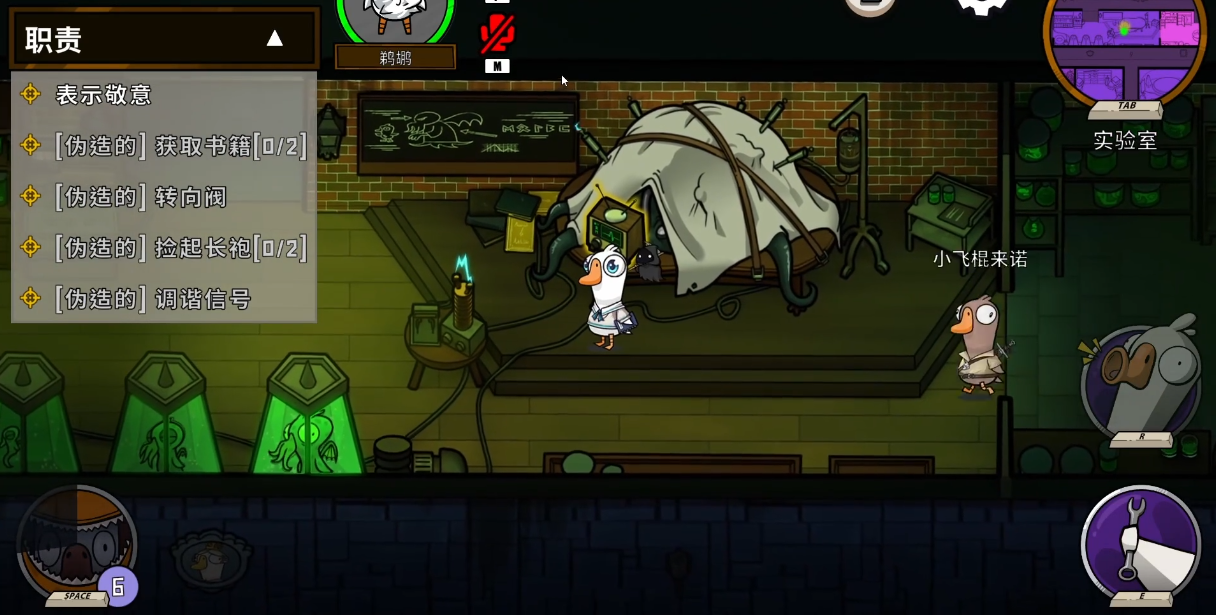Select the 表示敬意 task entry
1216x615 pixels.
pyautogui.click(x=103, y=95)
